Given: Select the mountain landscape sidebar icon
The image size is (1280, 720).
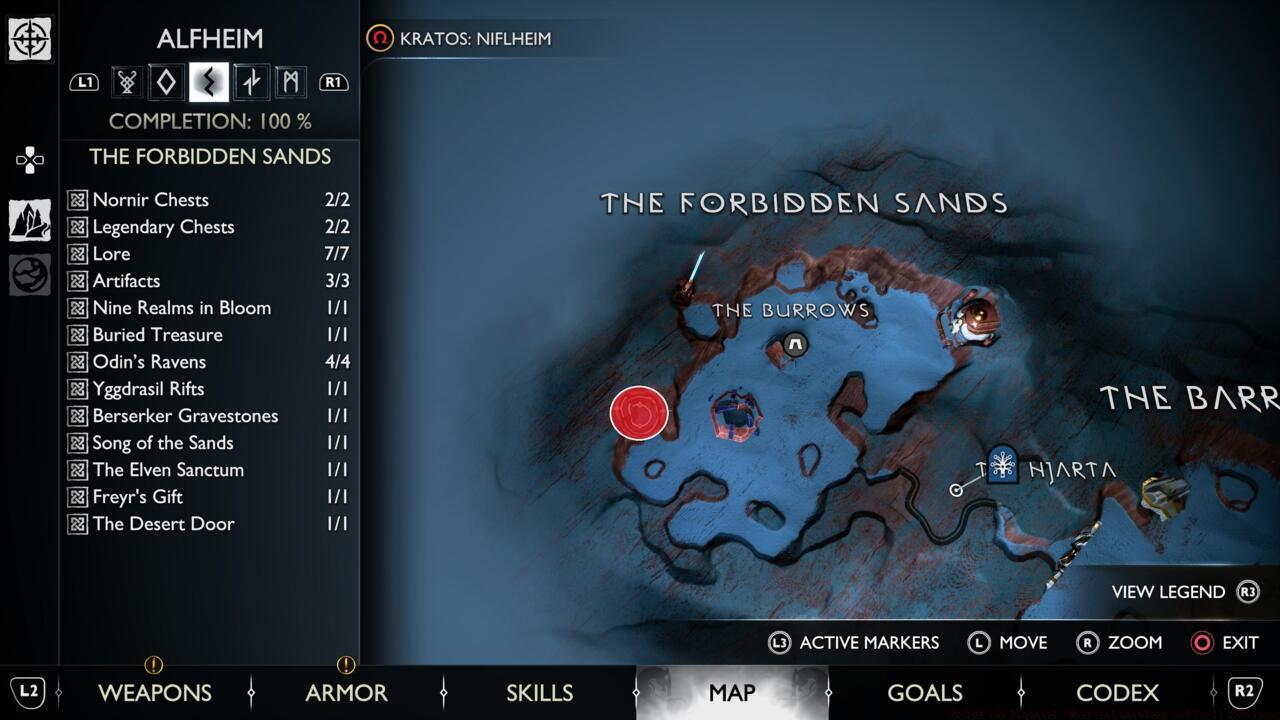Looking at the screenshot, I should coord(30,220).
